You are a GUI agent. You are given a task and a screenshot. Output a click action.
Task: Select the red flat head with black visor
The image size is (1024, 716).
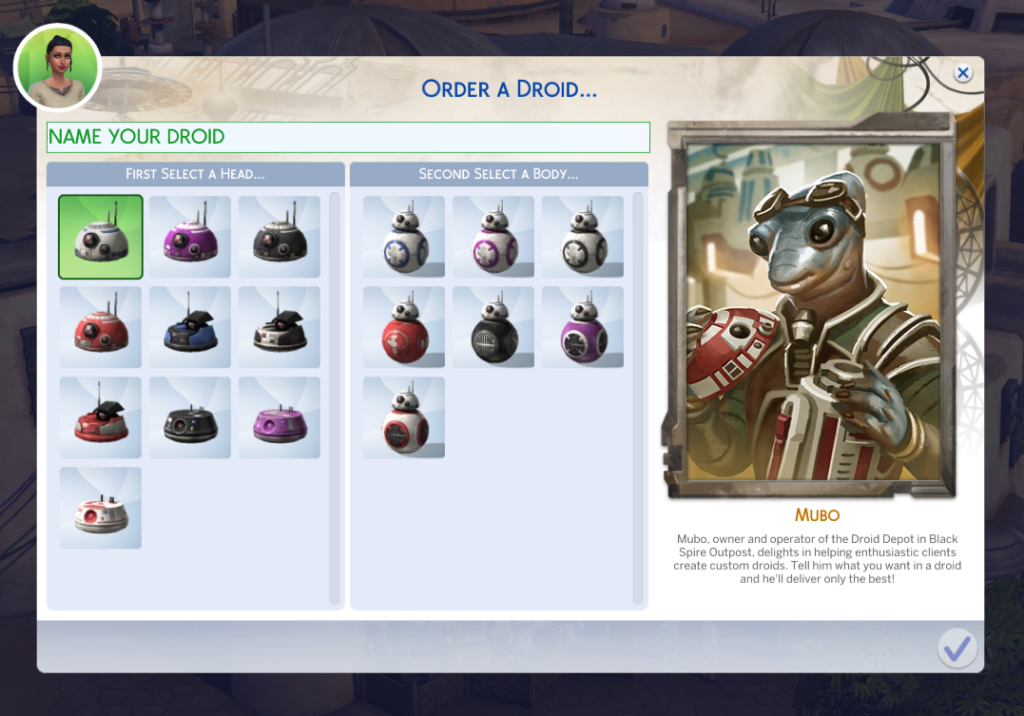pyautogui.click(x=100, y=417)
